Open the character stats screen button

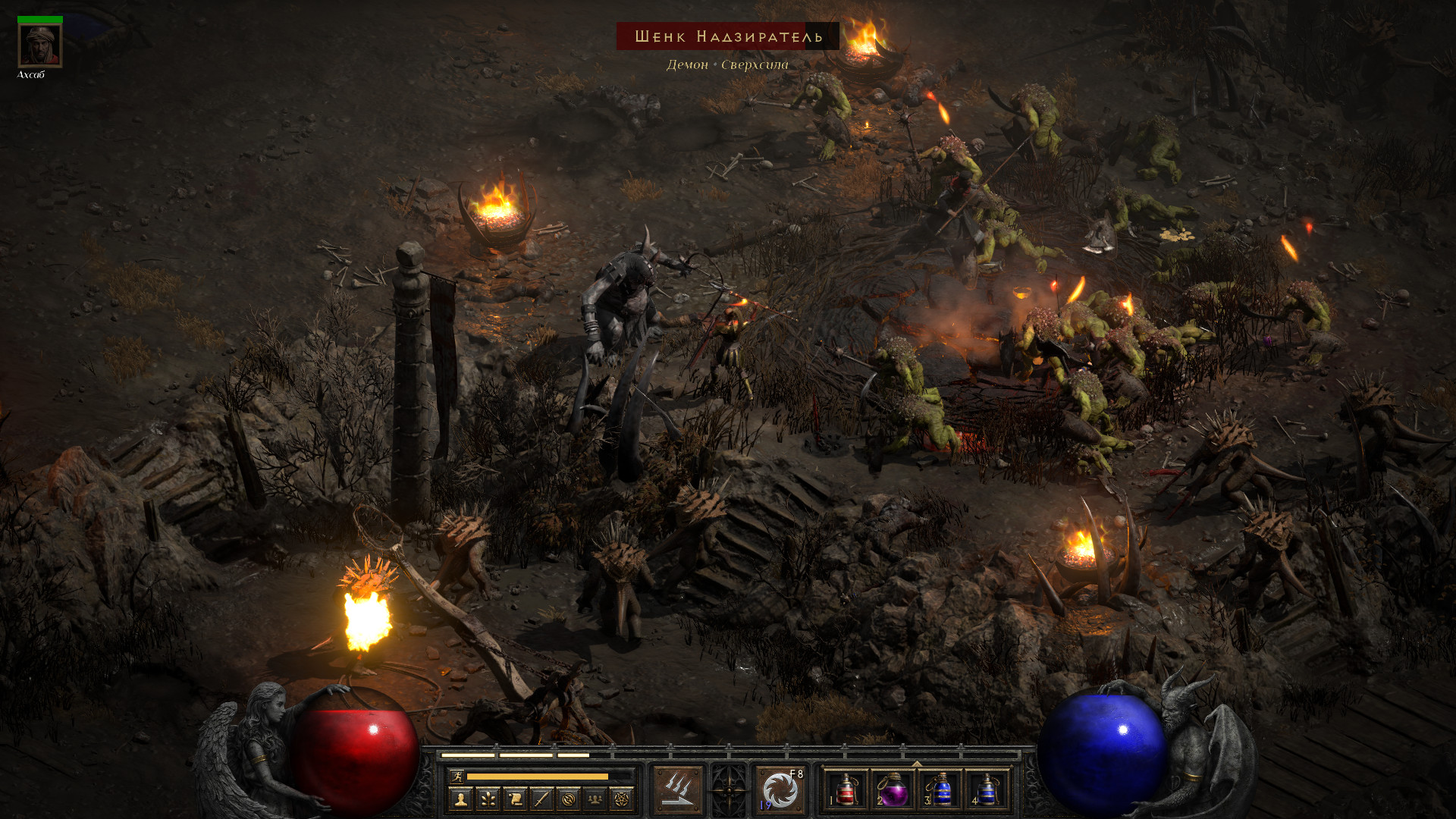(460, 799)
